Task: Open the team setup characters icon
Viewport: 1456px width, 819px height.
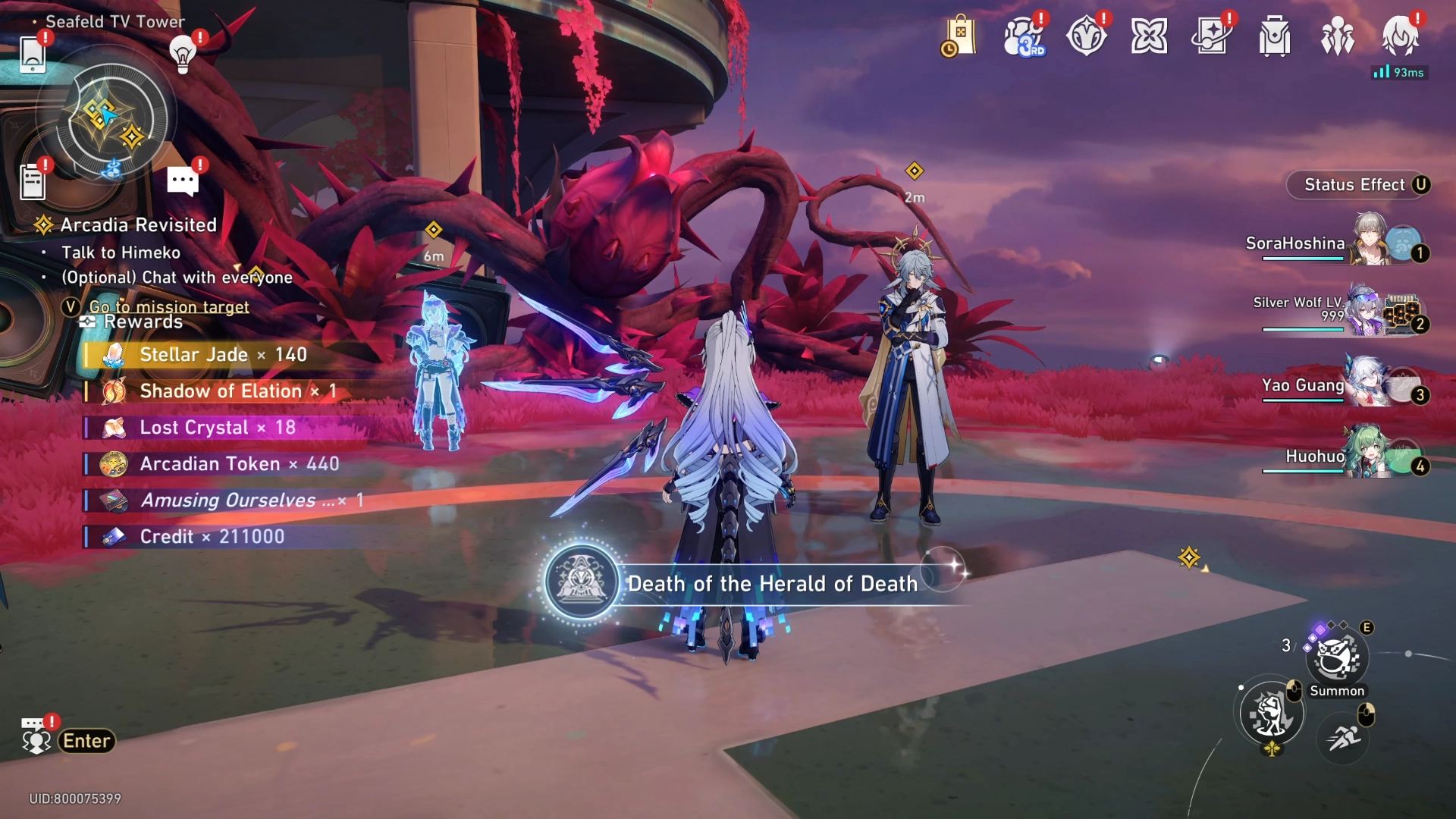Action: click(1338, 36)
